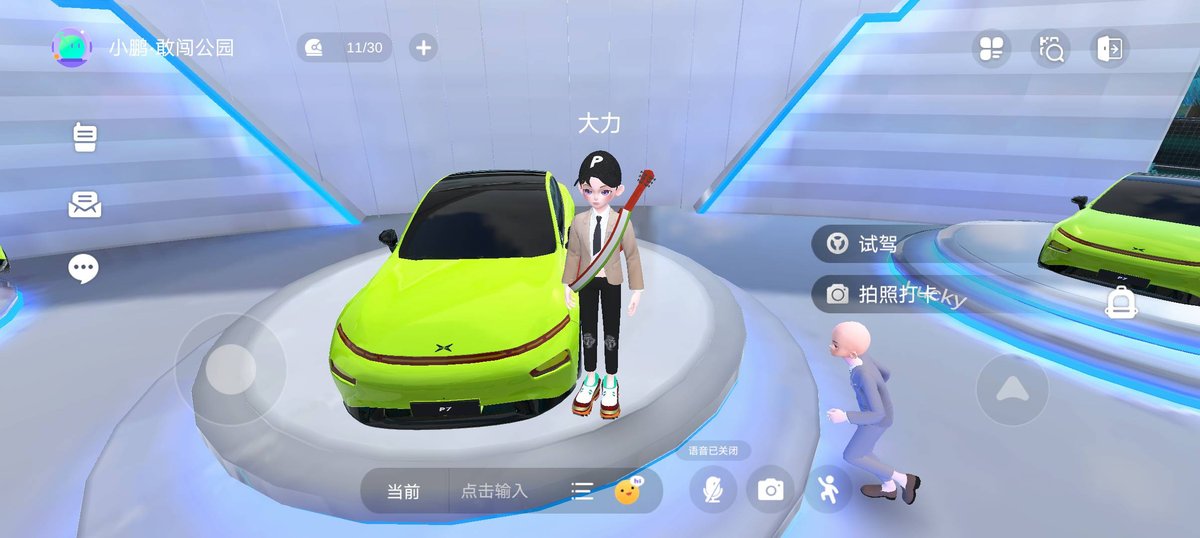
Task: Tap the virtual movement joystick
Action: click(x=231, y=370)
